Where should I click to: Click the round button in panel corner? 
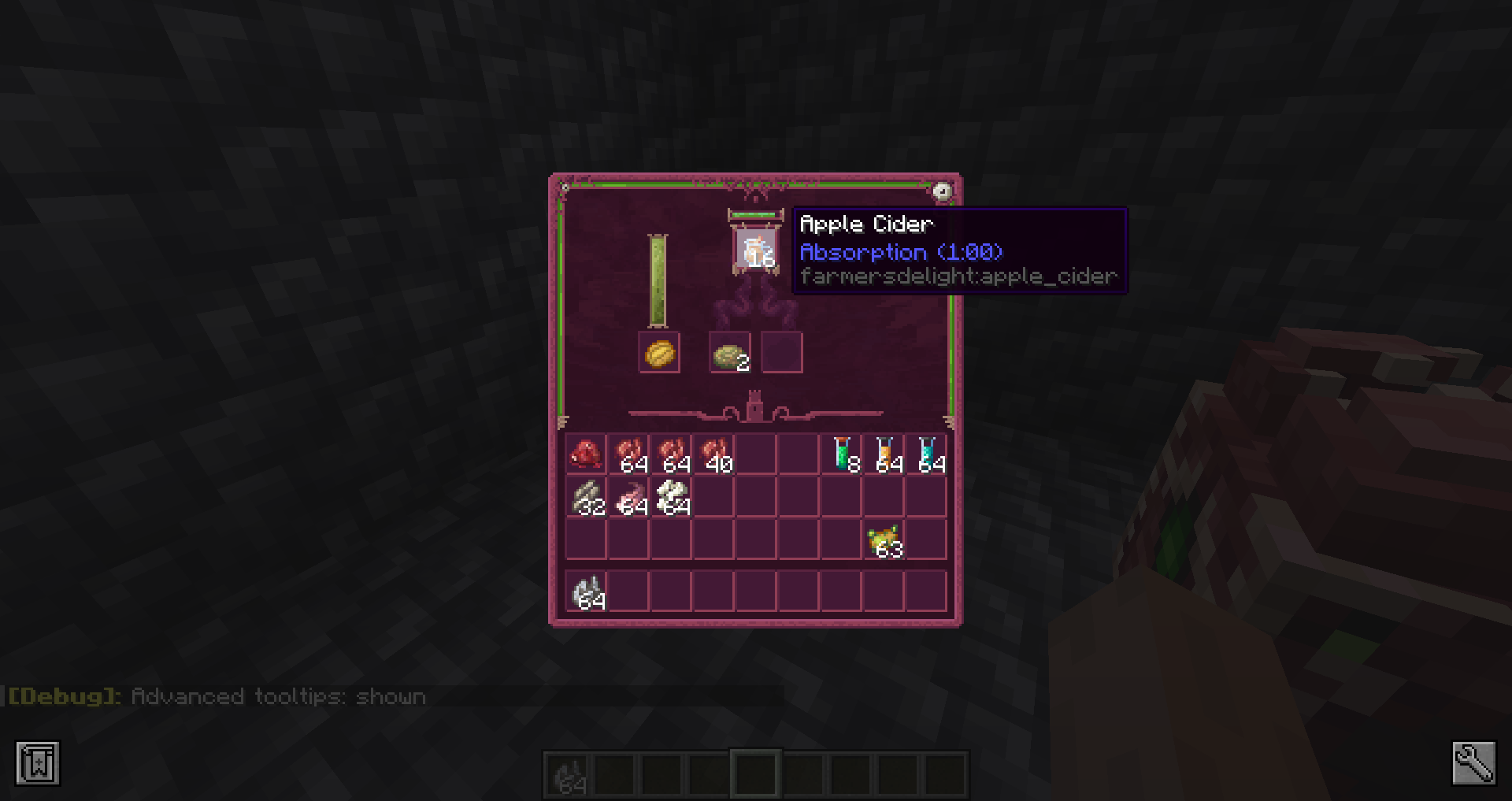[x=942, y=191]
